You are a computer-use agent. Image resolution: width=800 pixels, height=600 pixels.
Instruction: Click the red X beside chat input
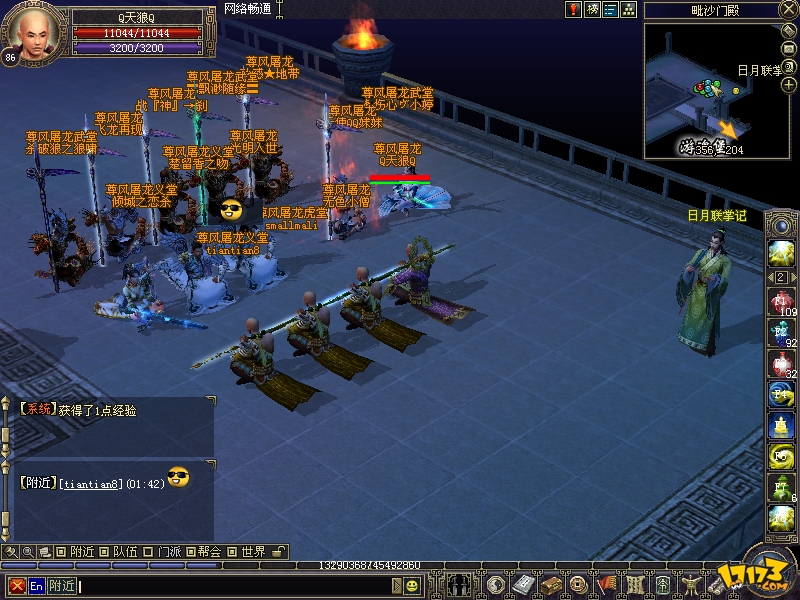click(17, 585)
